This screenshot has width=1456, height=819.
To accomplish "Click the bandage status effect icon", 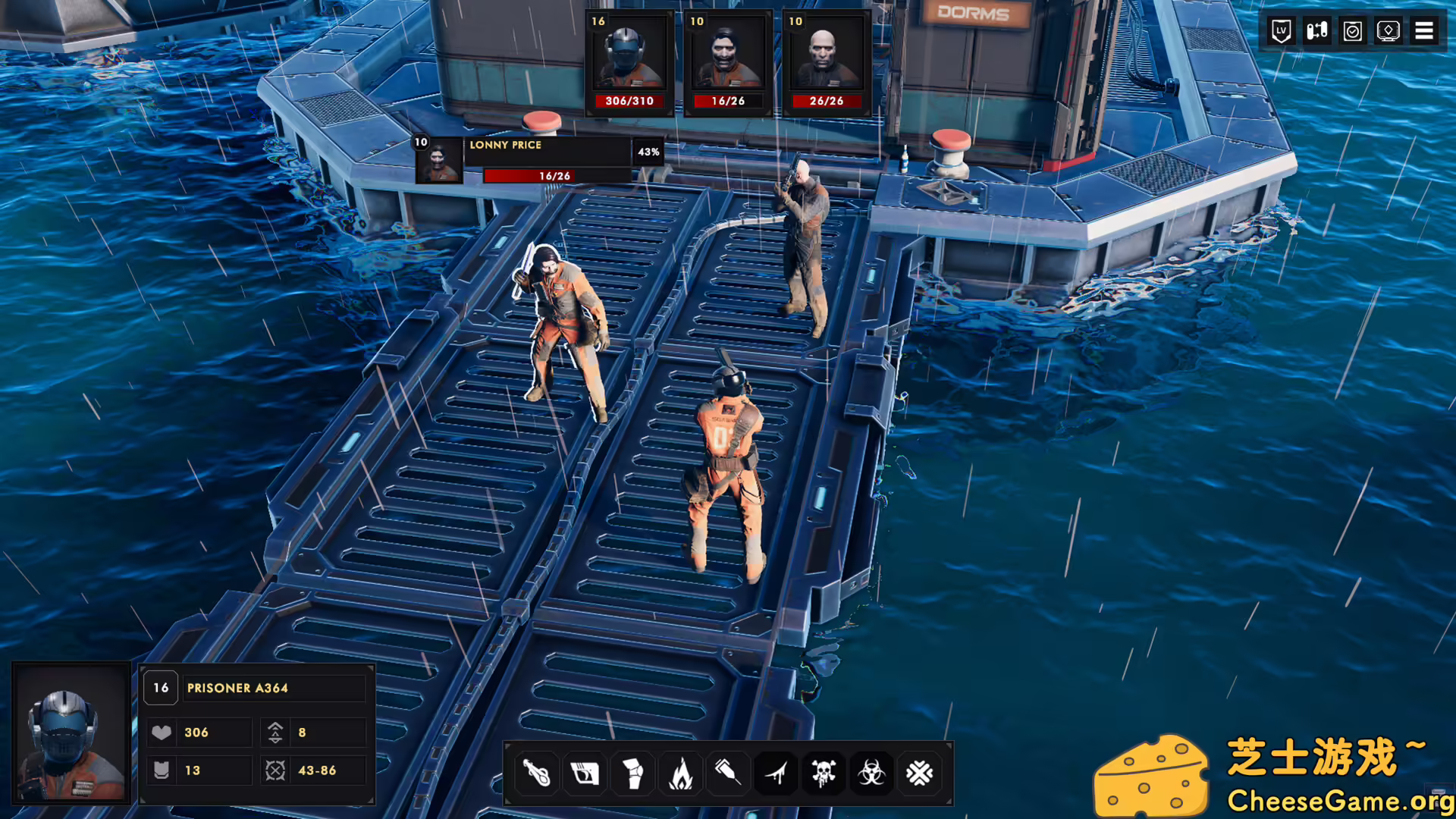I will click(585, 773).
